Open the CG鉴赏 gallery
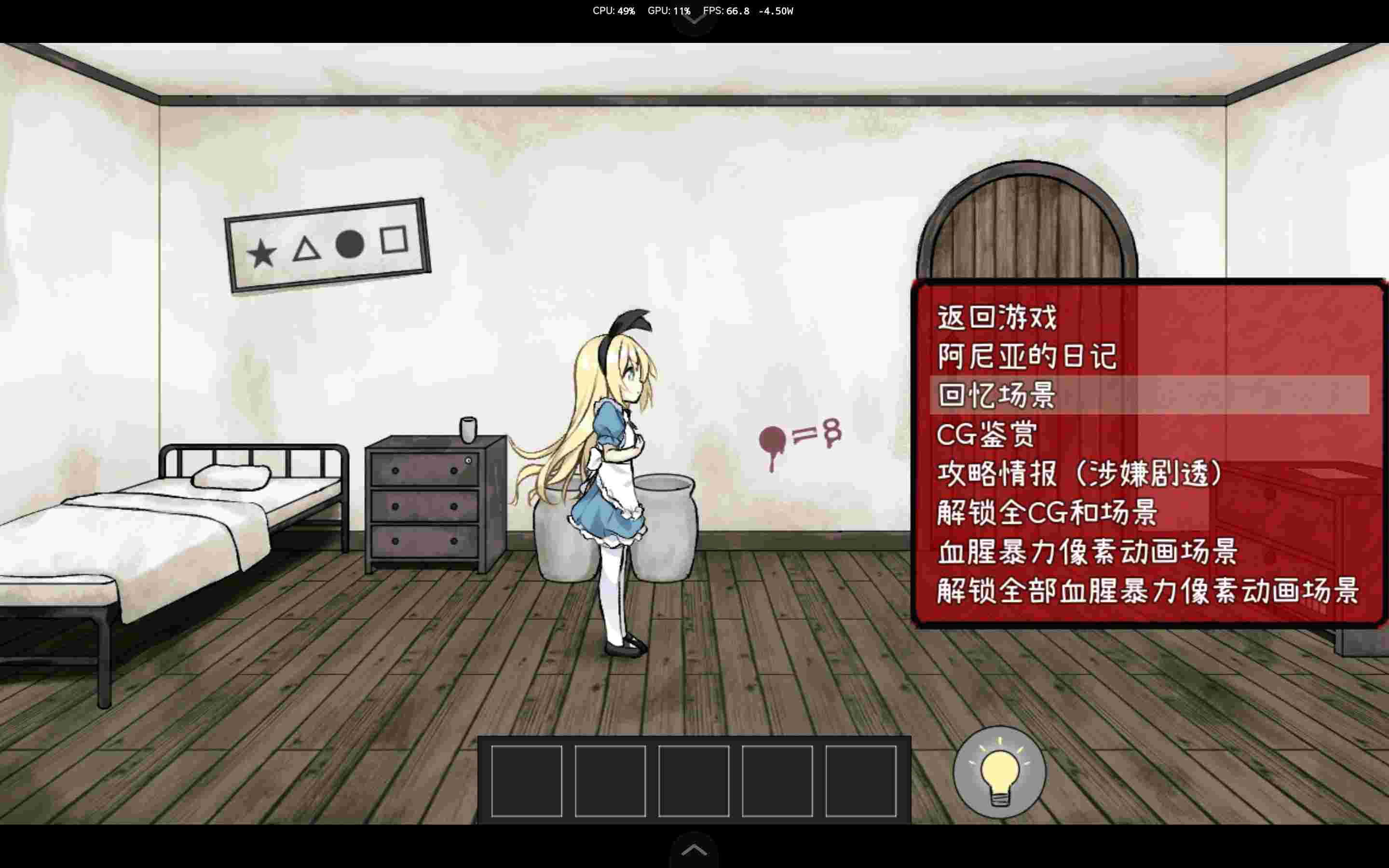Image resolution: width=1389 pixels, height=868 pixels. pos(987,435)
